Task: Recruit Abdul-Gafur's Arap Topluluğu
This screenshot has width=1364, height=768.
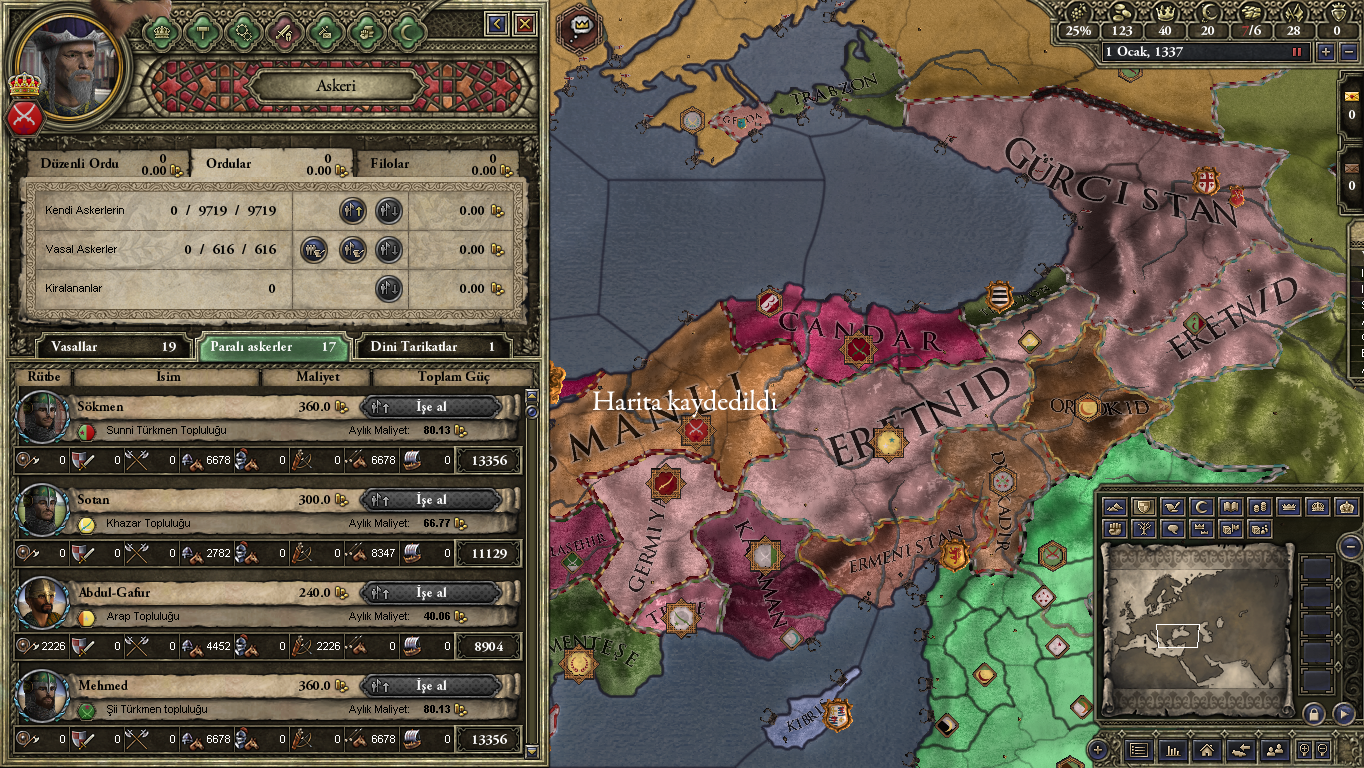Action: click(x=431, y=593)
